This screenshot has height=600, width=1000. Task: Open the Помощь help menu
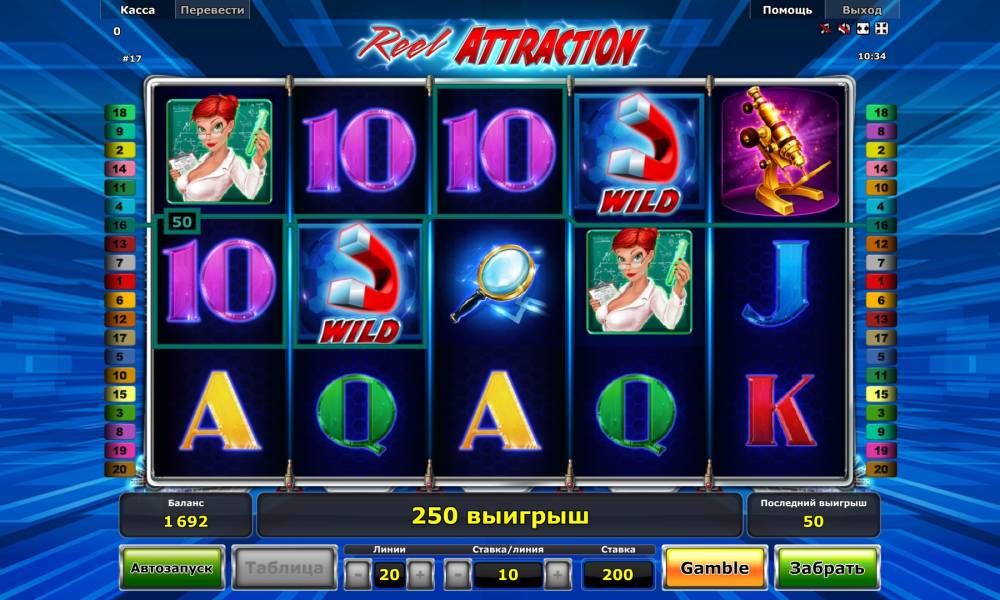(787, 10)
